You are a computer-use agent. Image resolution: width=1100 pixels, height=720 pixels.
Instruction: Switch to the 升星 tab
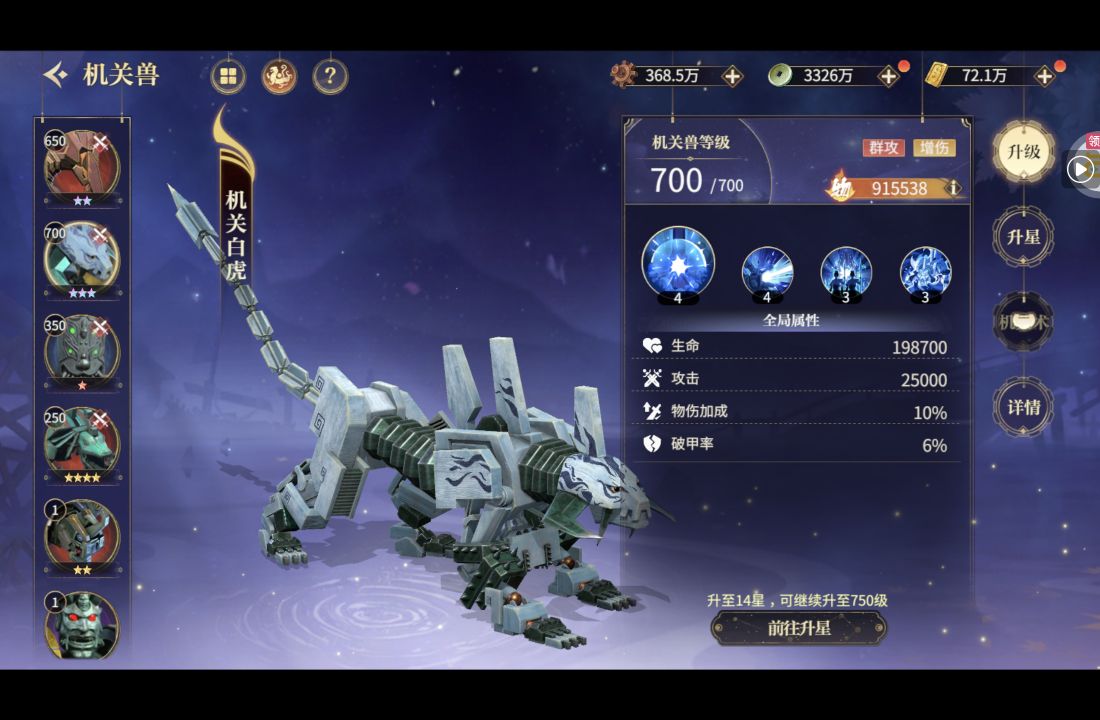(x=1023, y=237)
